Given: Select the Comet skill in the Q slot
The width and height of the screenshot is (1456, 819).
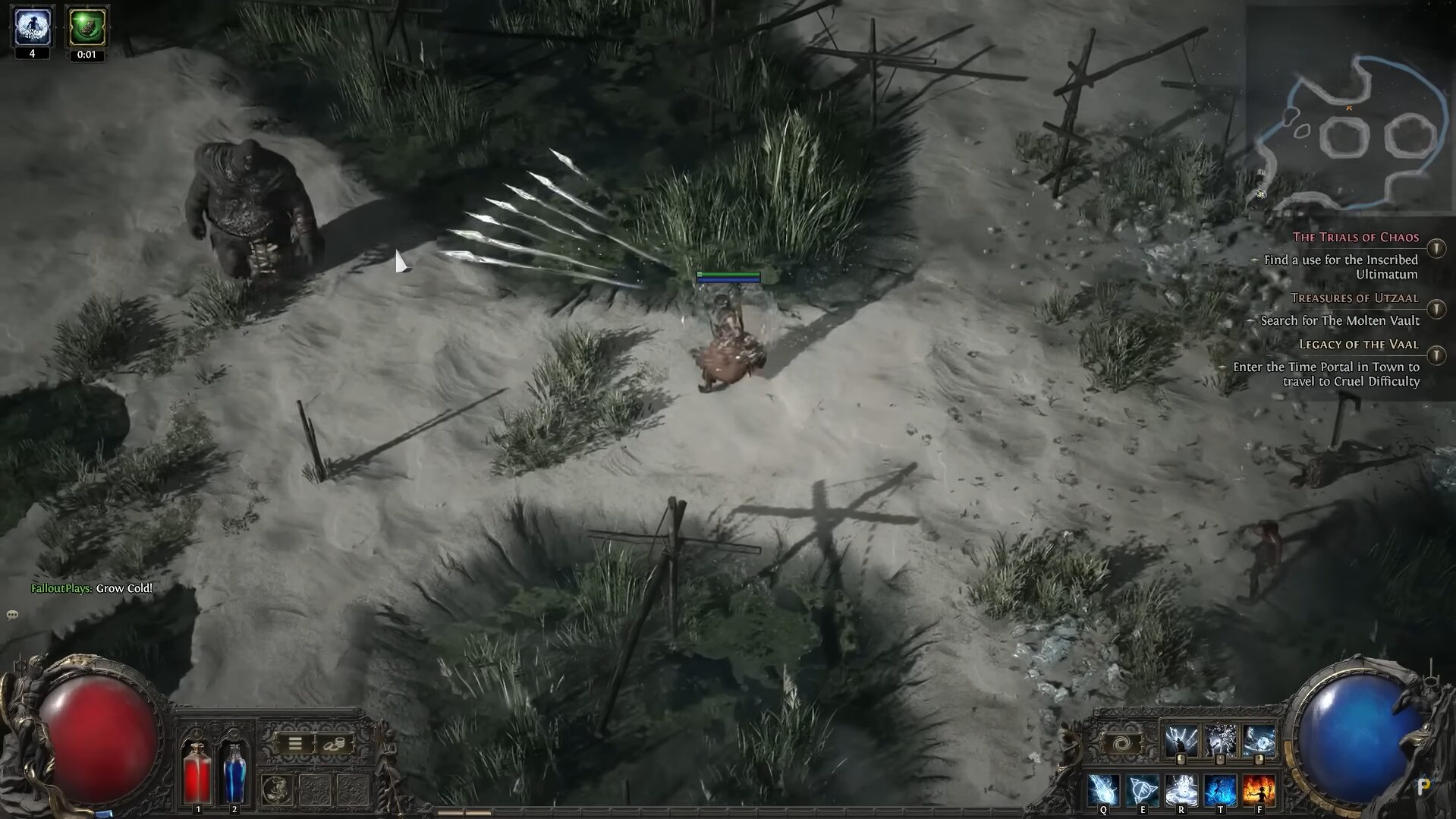Looking at the screenshot, I should pyautogui.click(x=1103, y=790).
